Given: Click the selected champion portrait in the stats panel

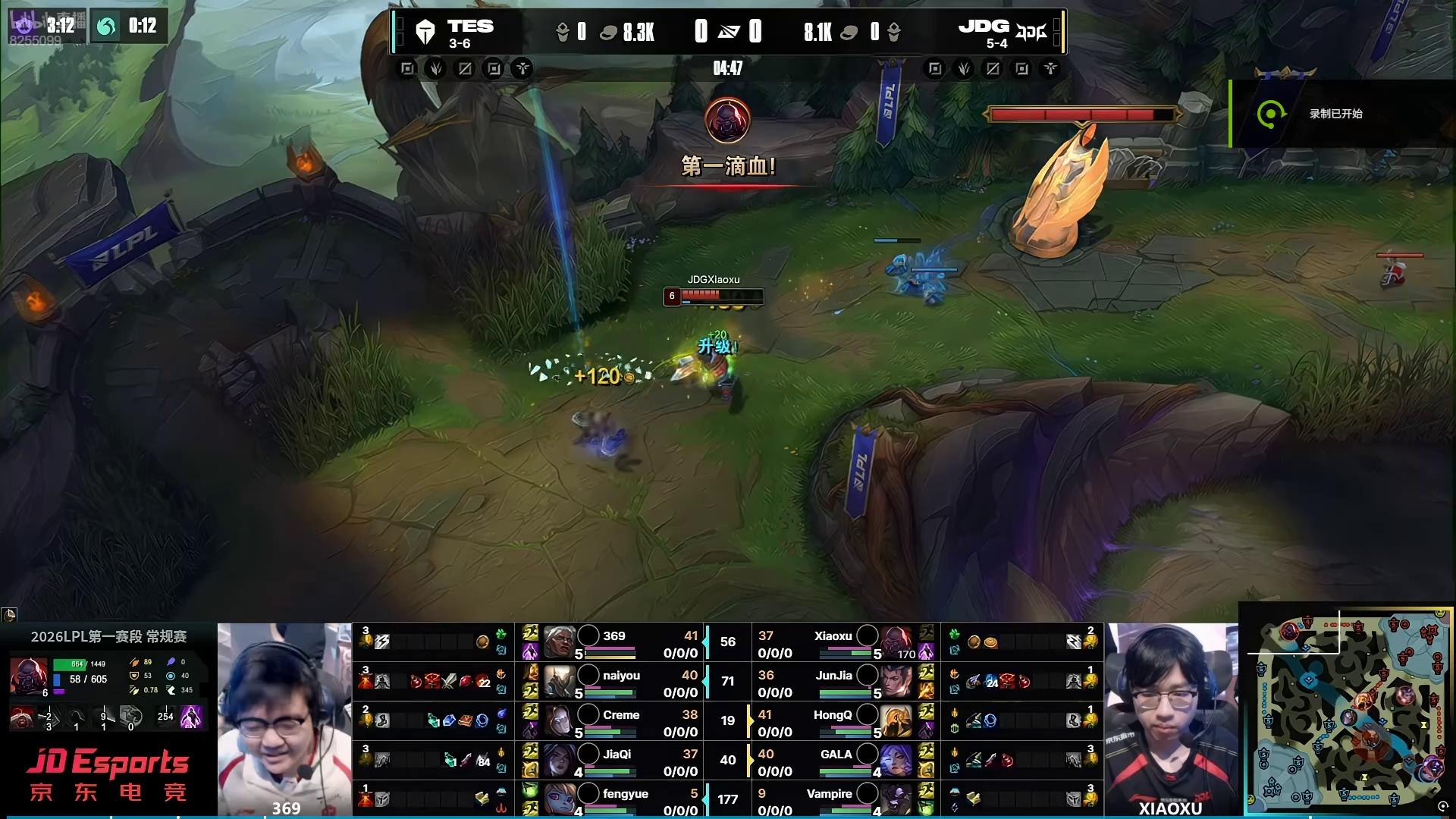Looking at the screenshot, I should click(x=29, y=675).
